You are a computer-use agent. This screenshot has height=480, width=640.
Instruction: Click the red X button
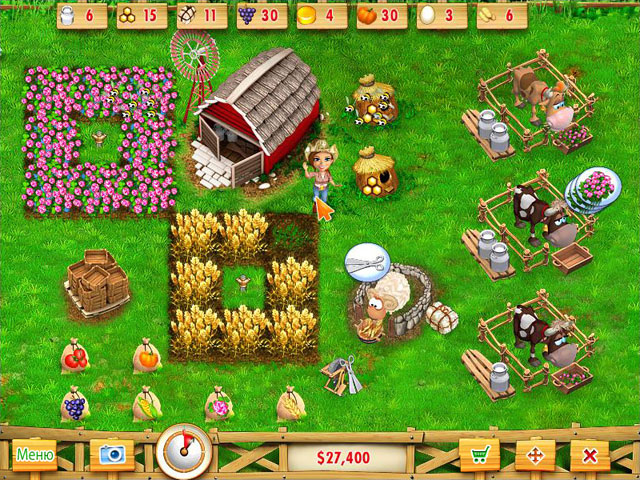(590, 455)
